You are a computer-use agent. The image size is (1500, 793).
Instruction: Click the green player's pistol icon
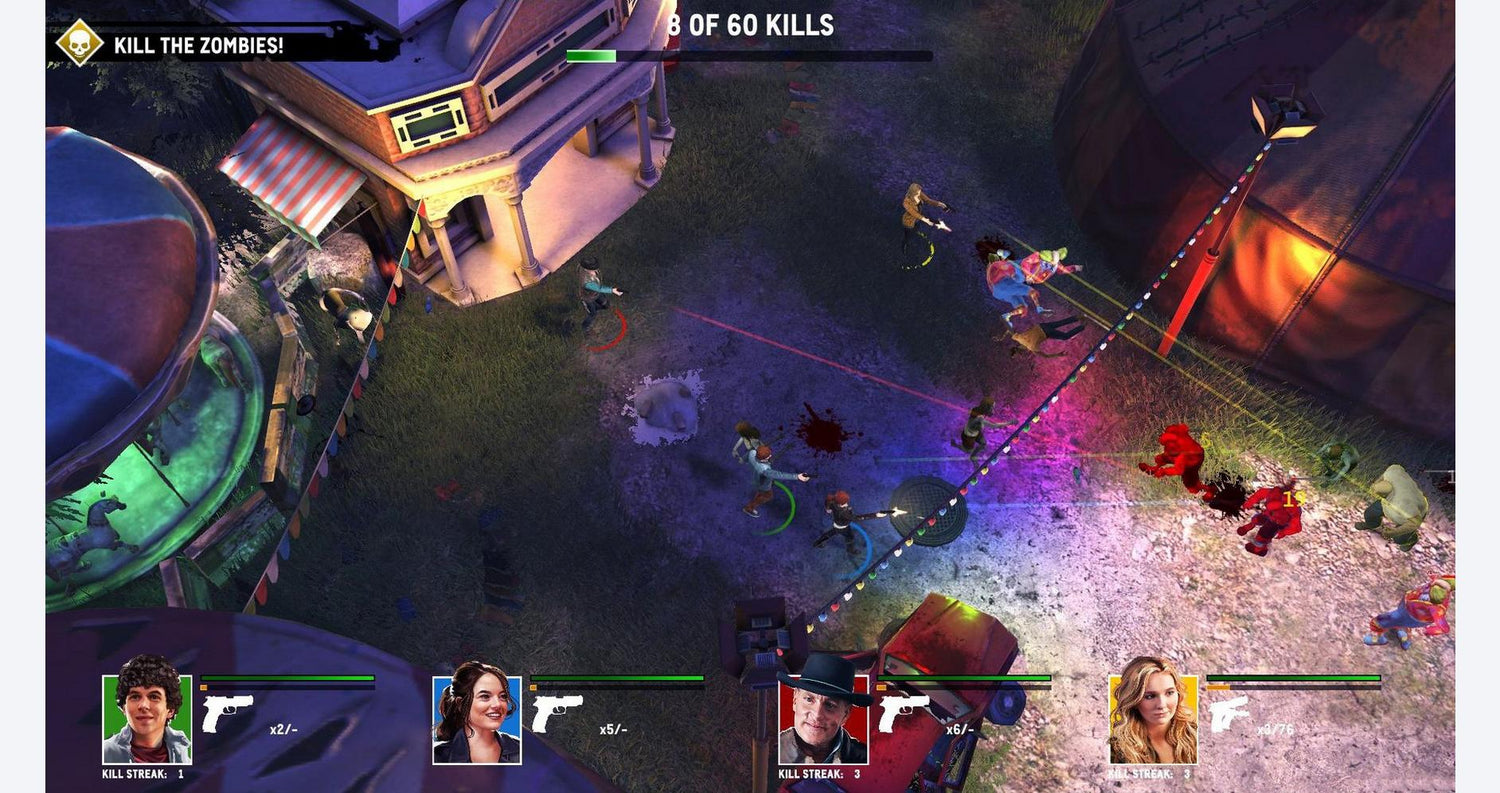point(227,714)
